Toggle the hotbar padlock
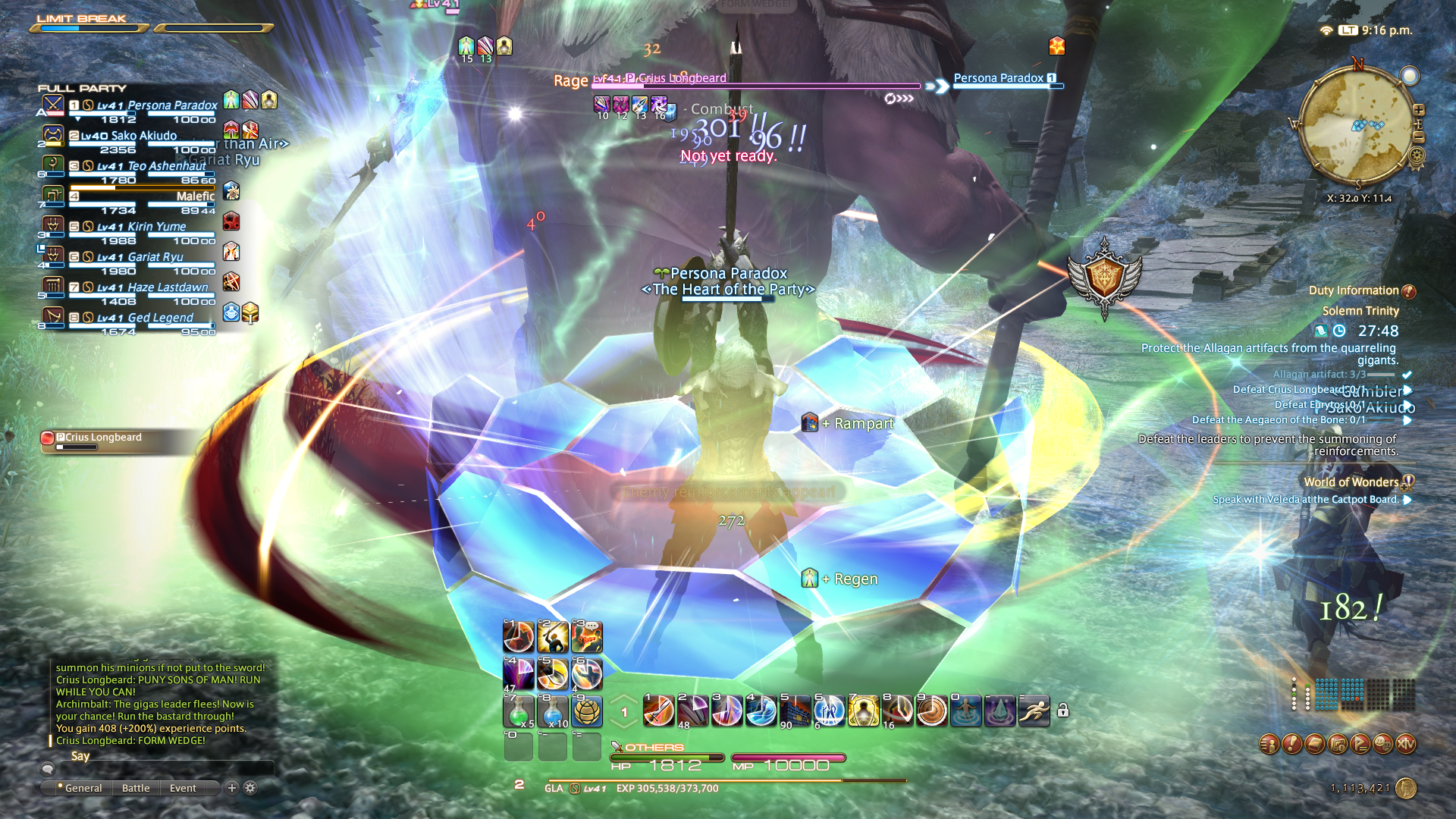The image size is (1456, 819). point(1063,711)
